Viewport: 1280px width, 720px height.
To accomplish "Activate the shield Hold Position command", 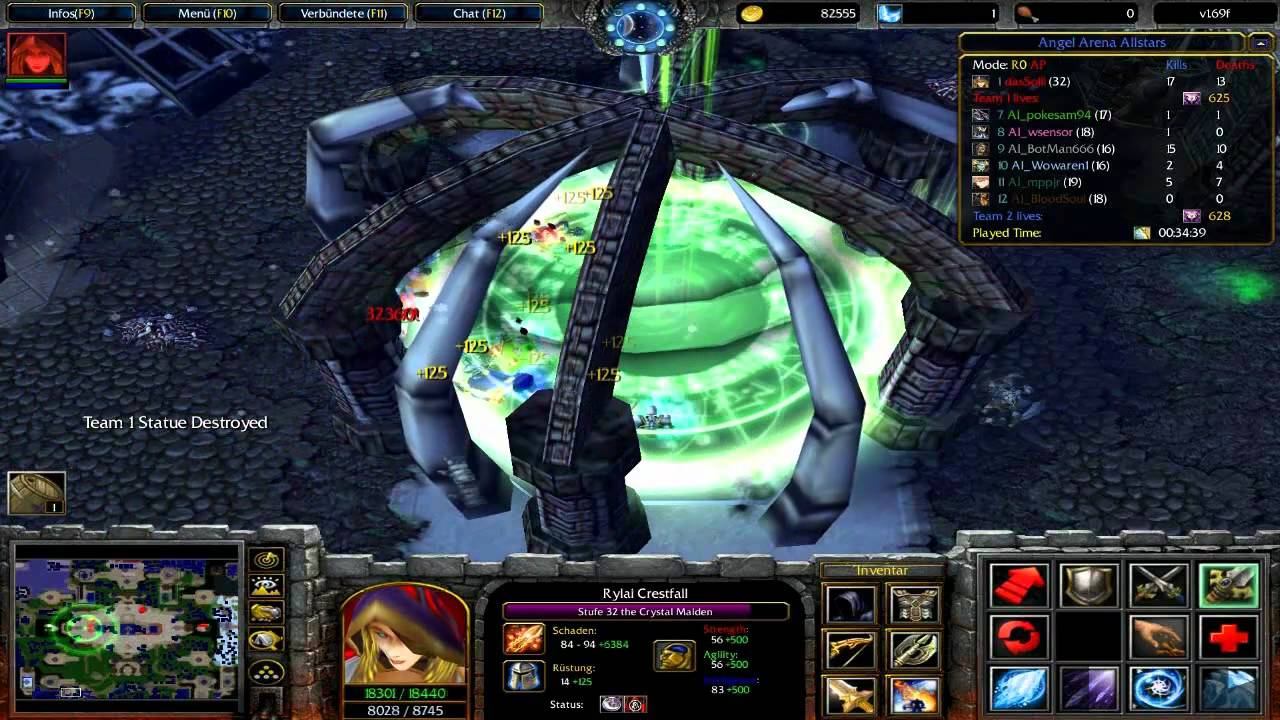I will click(1089, 586).
